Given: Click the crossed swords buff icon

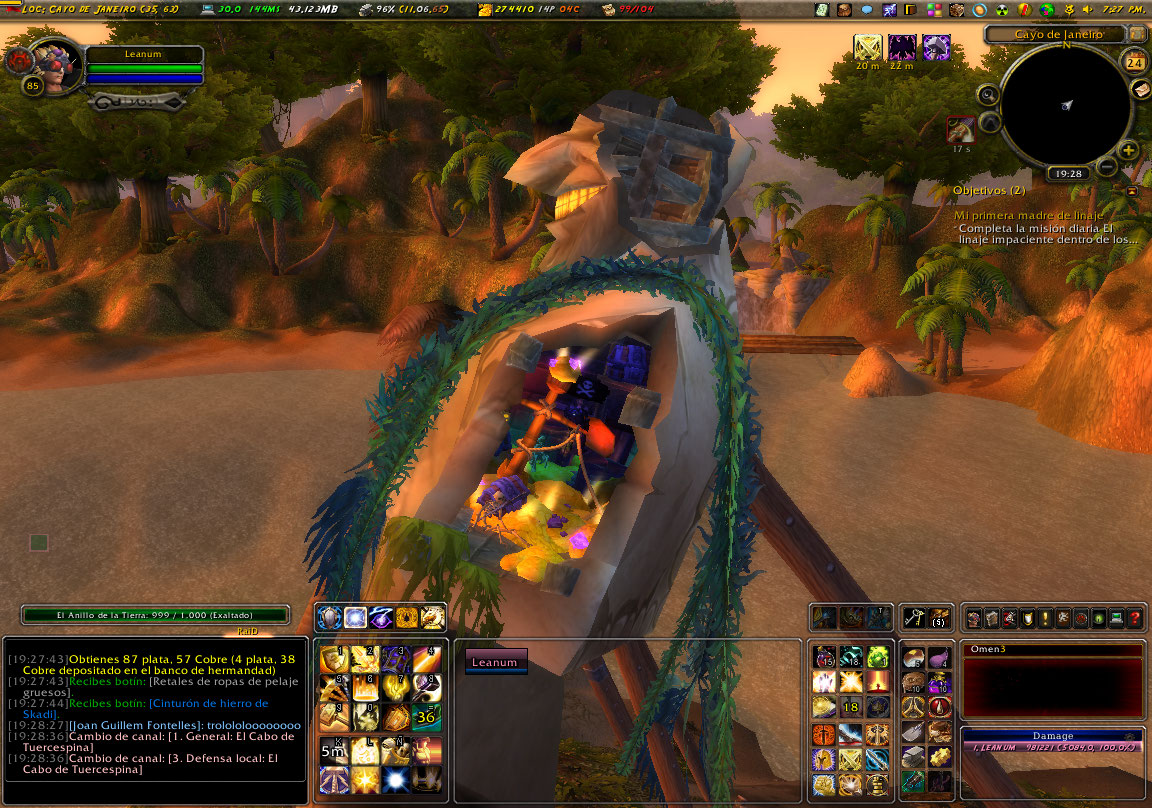Looking at the screenshot, I should 868,47.
